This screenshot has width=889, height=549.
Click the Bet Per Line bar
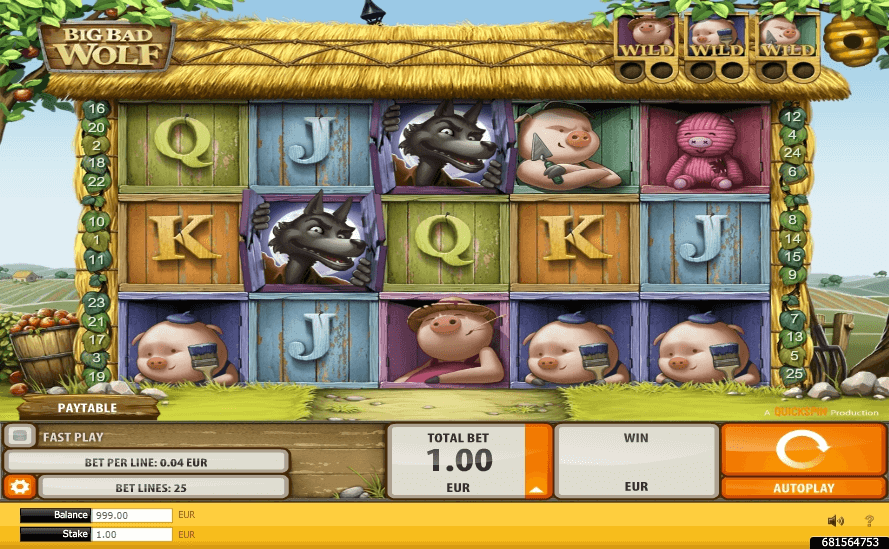point(147,461)
